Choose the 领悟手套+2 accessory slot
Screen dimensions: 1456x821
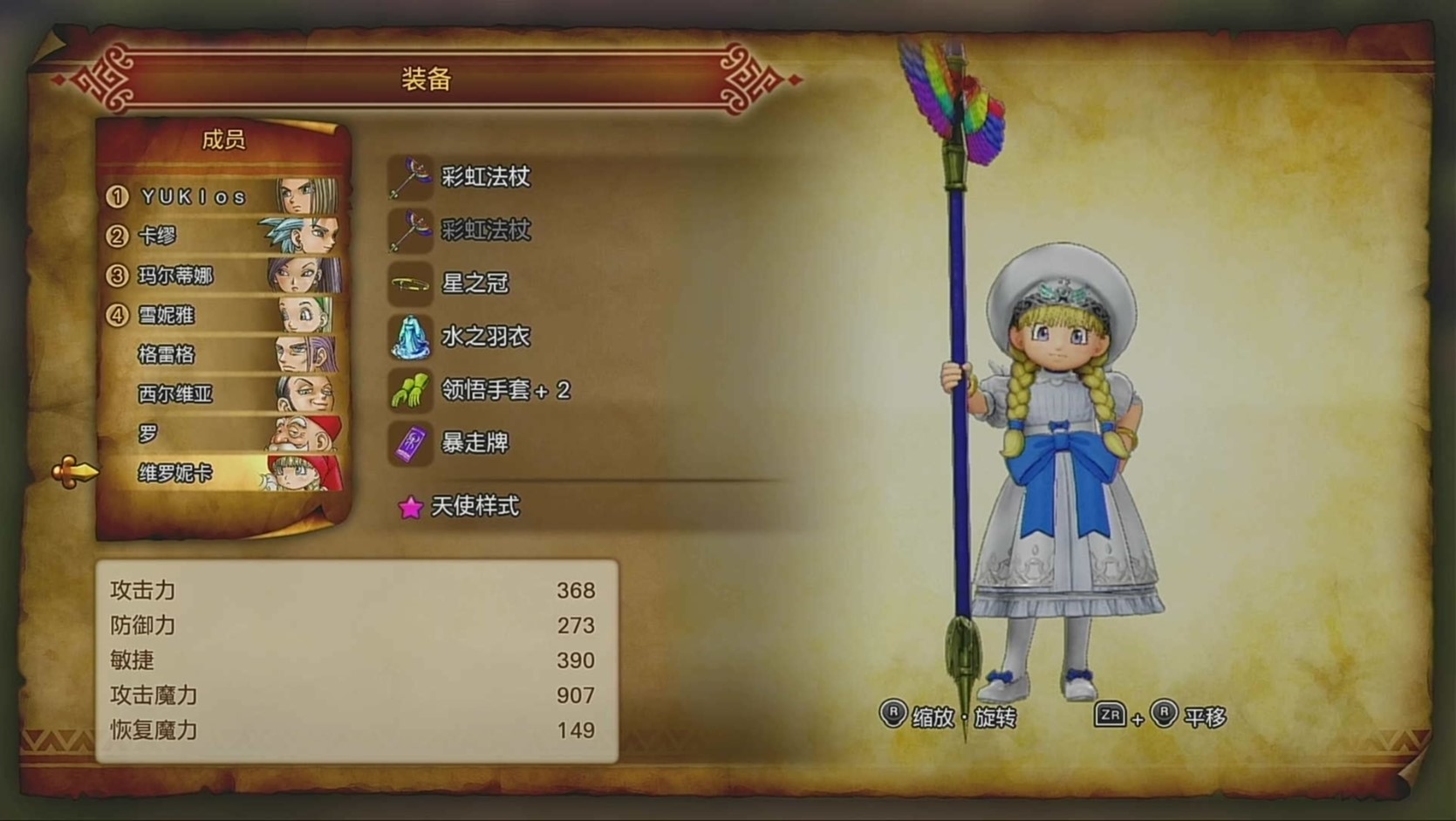pos(504,390)
